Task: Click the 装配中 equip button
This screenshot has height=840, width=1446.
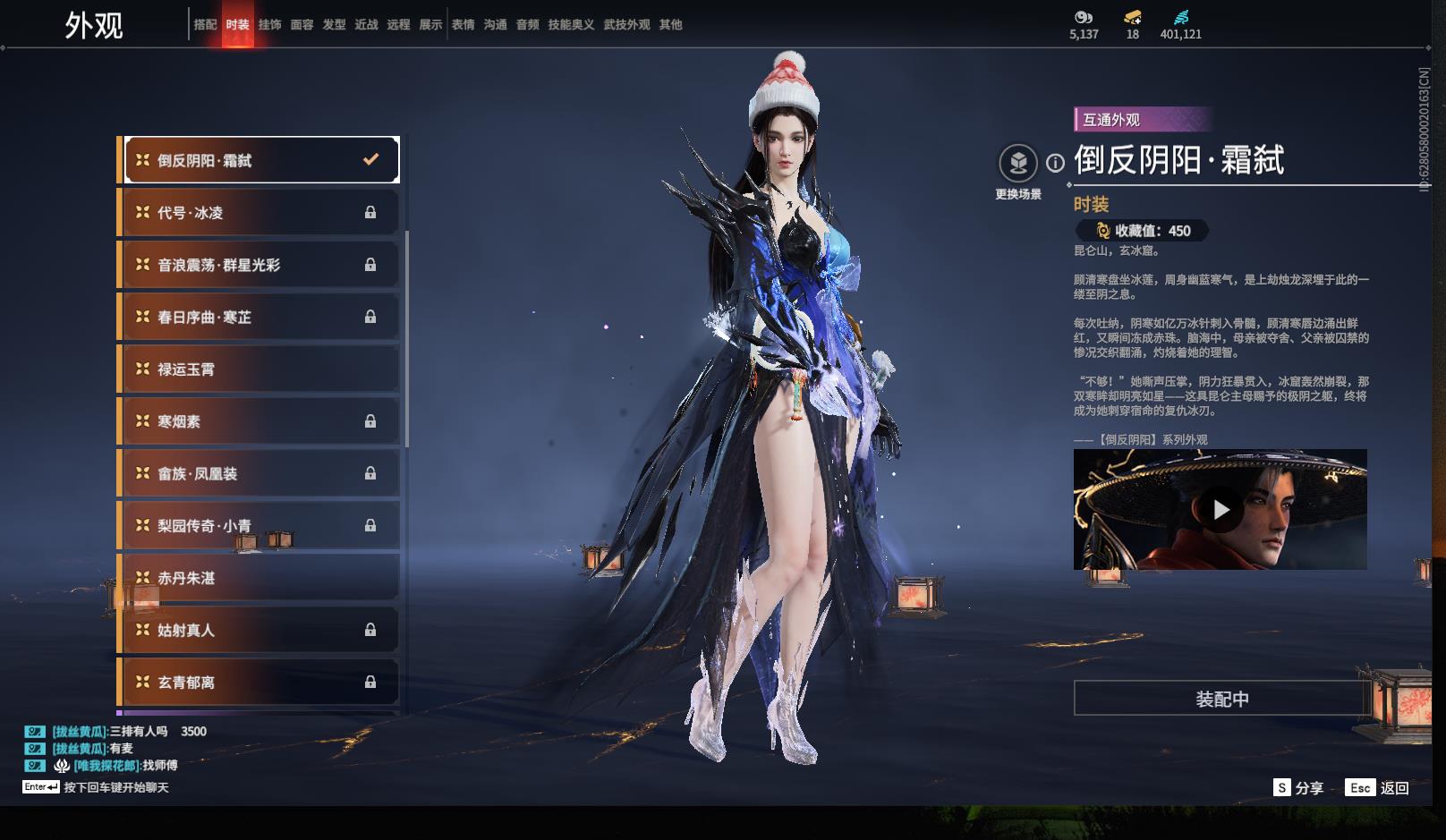Action: 1221,699
